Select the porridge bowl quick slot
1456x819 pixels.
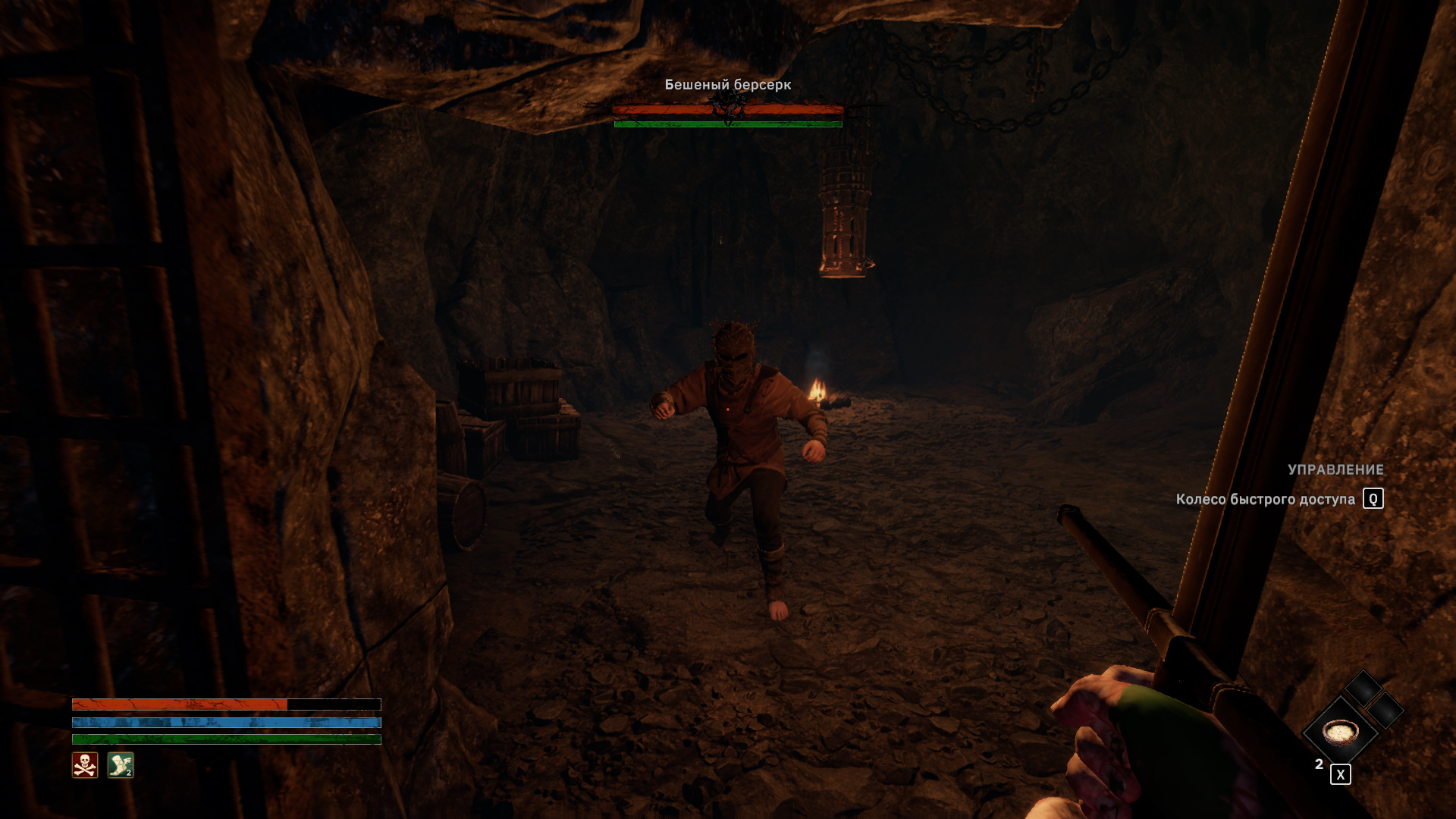[1340, 732]
